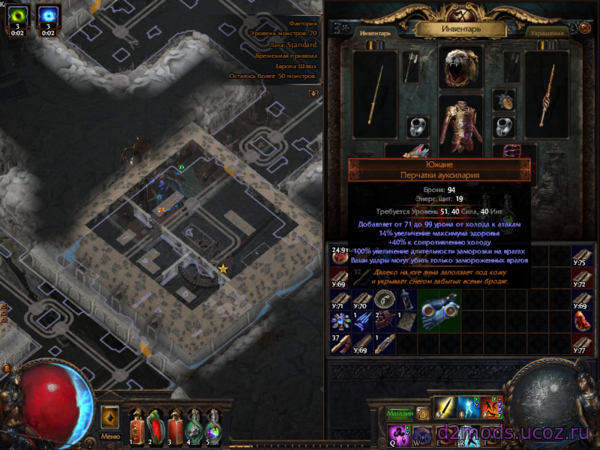Use the first red life flask
The height and width of the screenshot is (450, 600).
point(138,418)
